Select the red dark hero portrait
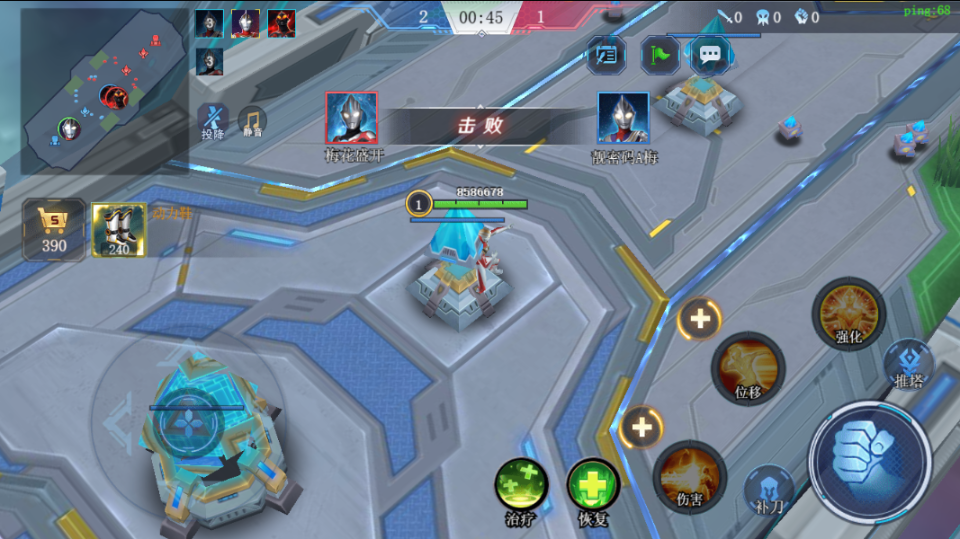 tap(281, 23)
